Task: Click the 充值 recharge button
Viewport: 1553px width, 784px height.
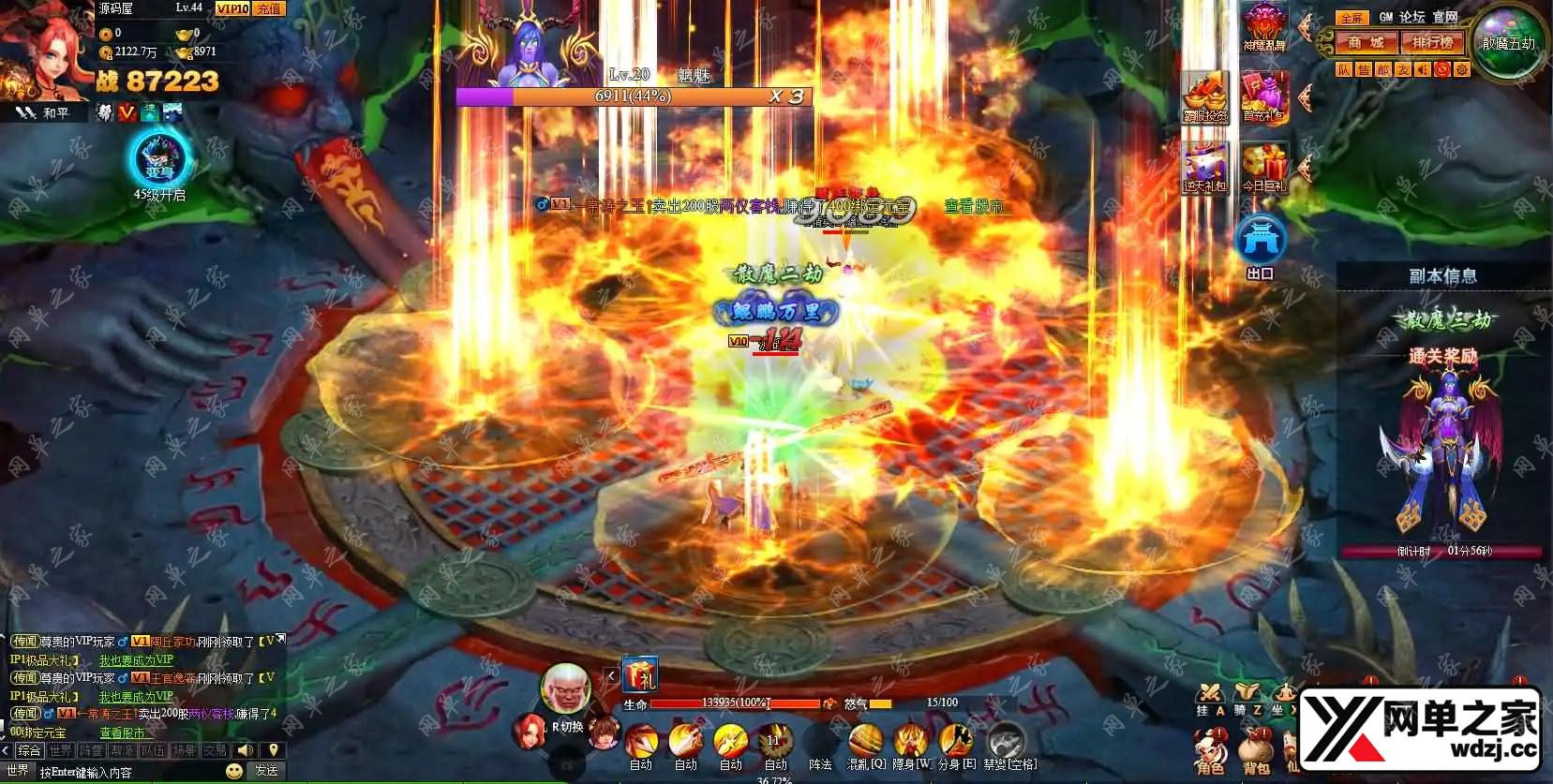Action: [x=269, y=8]
